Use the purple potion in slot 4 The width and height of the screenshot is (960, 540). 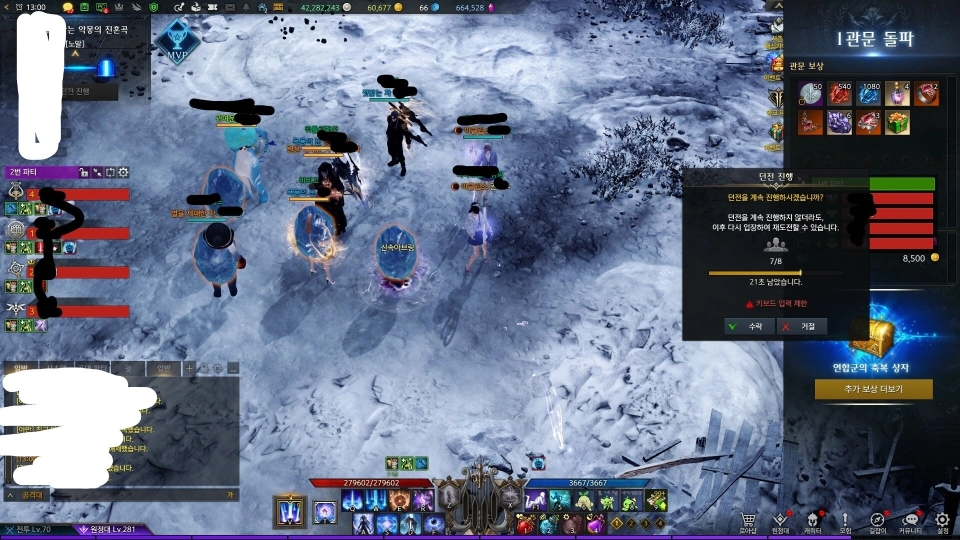pyautogui.click(x=594, y=523)
